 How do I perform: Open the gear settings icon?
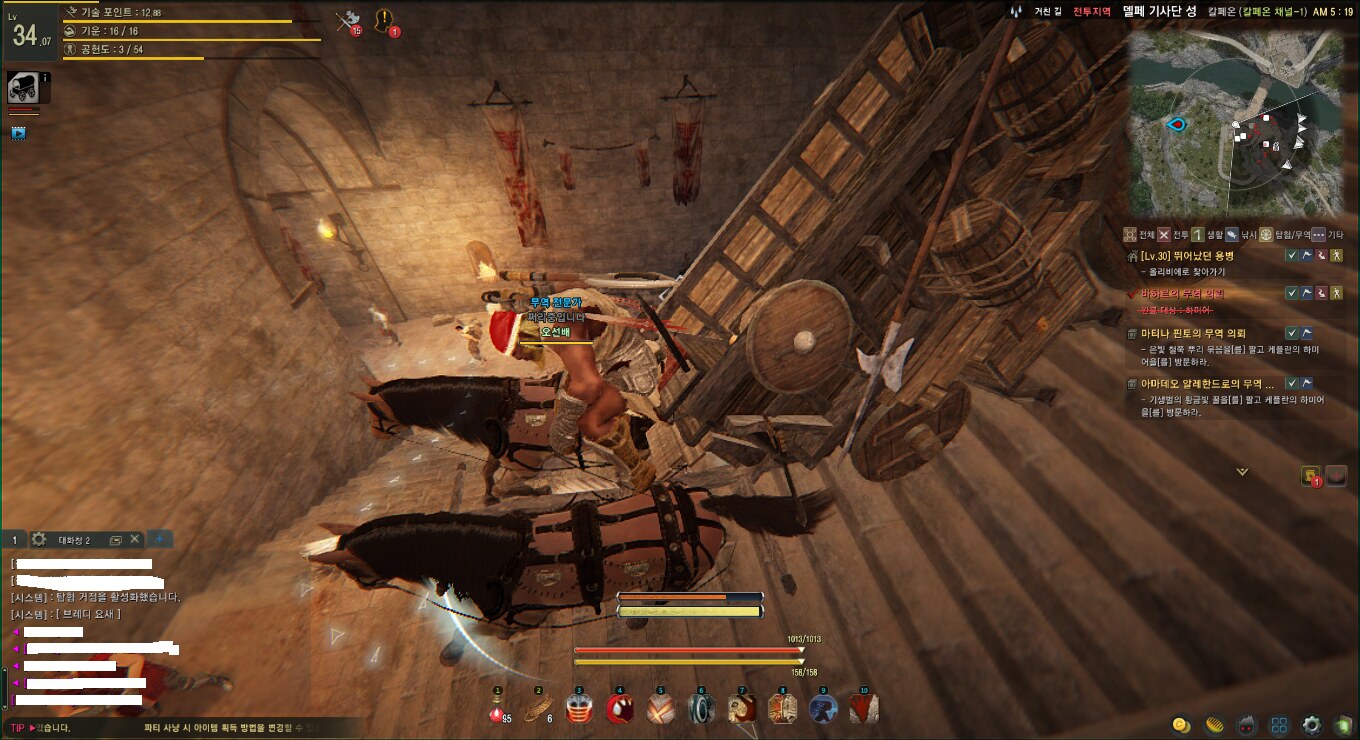[x=1311, y=725]
